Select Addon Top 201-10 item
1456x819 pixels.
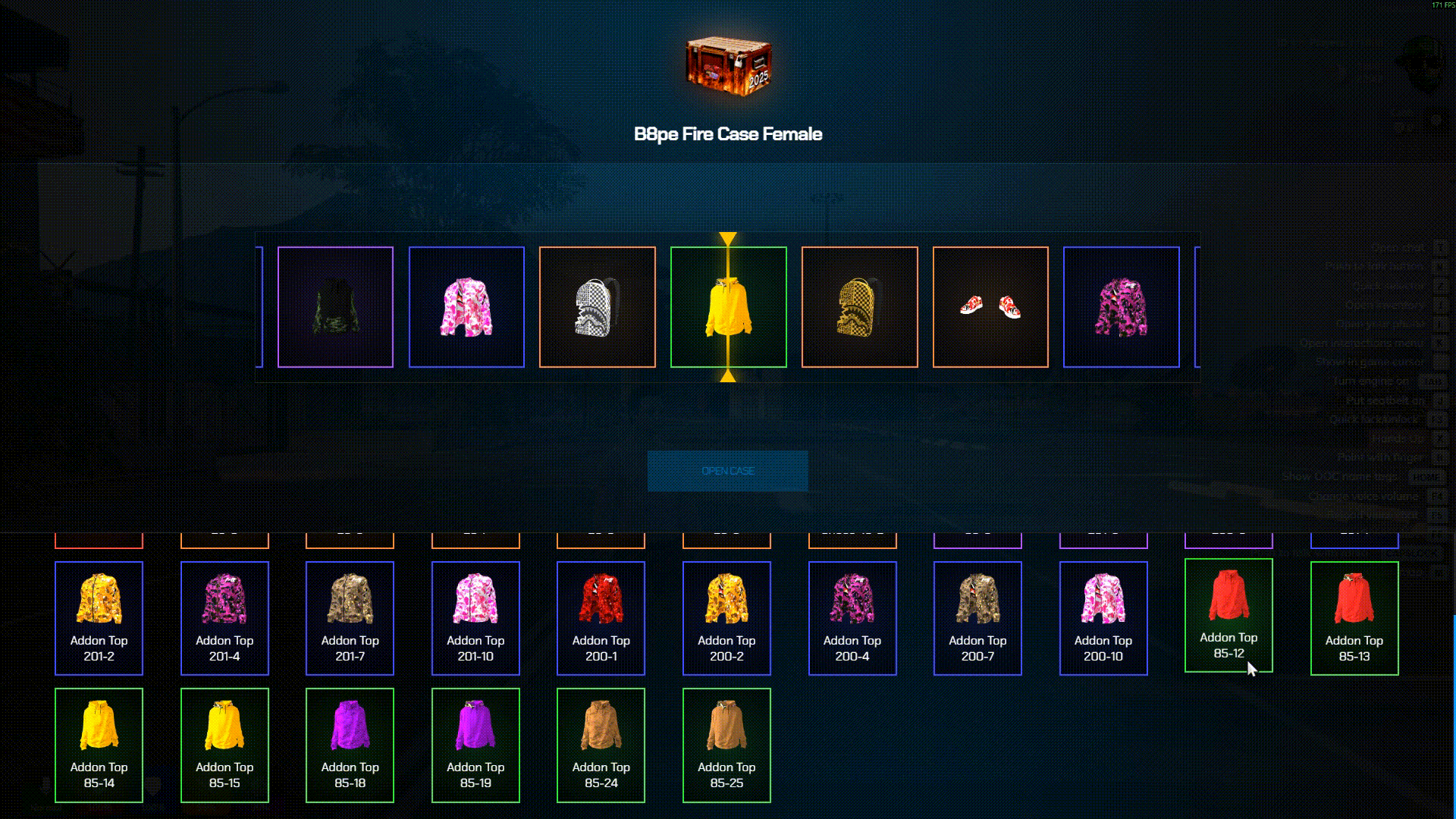[475, 618]
